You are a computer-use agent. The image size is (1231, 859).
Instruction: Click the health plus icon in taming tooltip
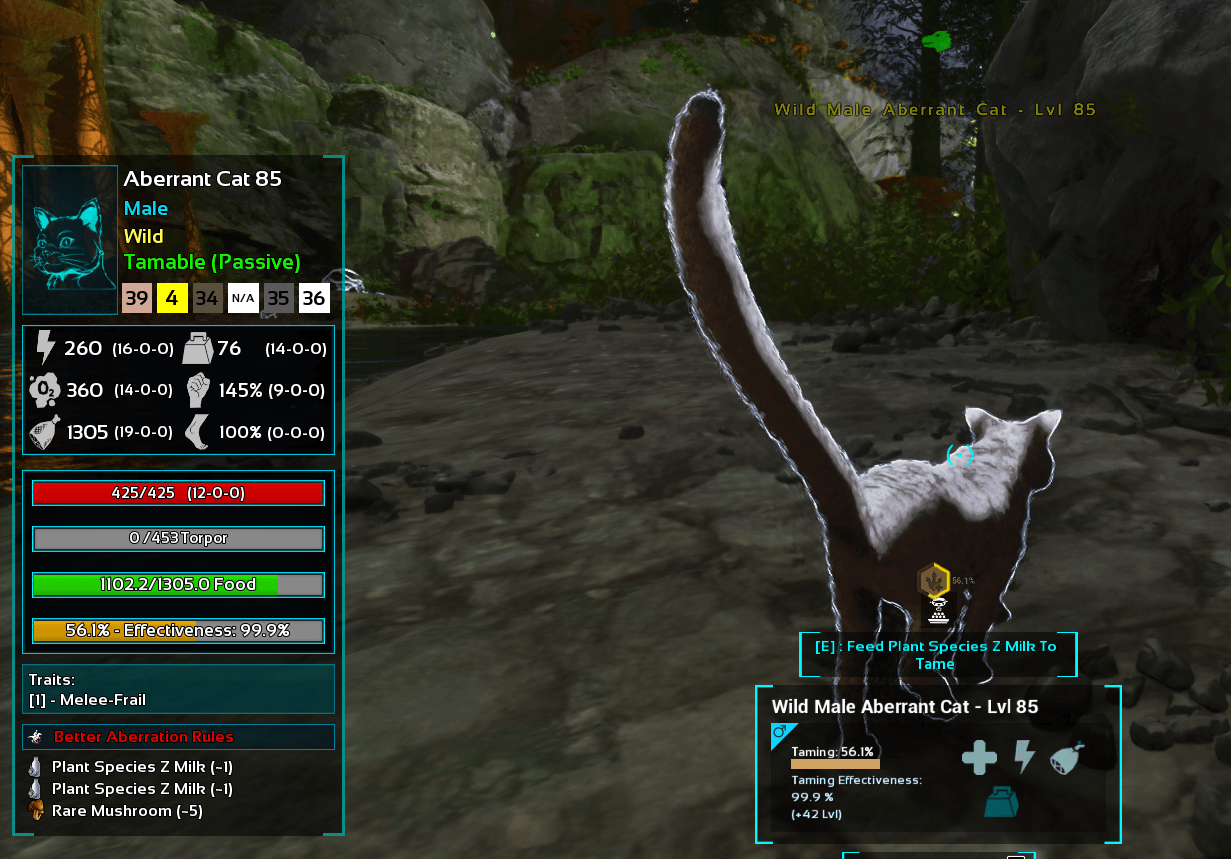click(979, 757)
